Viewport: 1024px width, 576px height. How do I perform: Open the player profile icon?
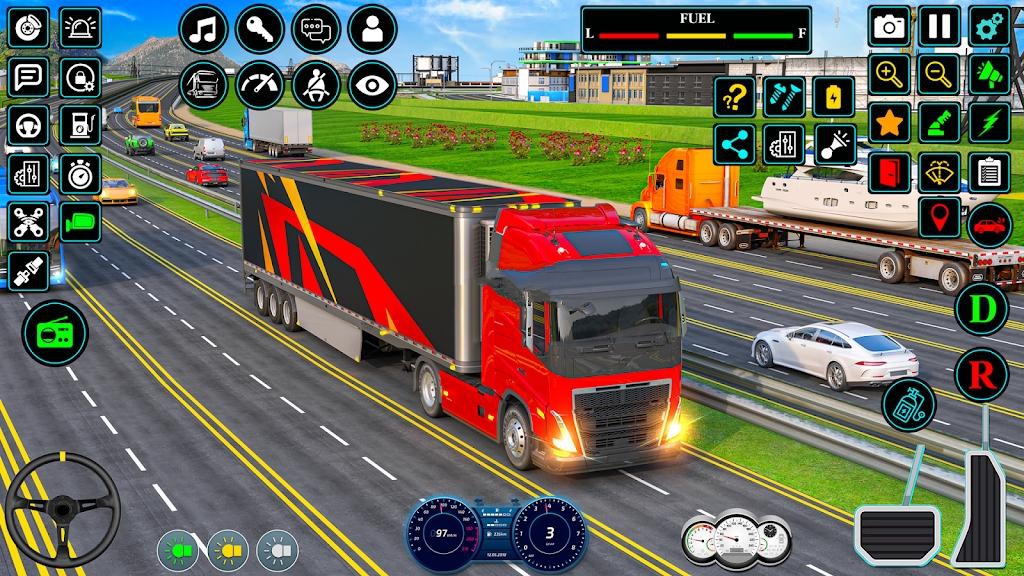click(x=372, y=29)
